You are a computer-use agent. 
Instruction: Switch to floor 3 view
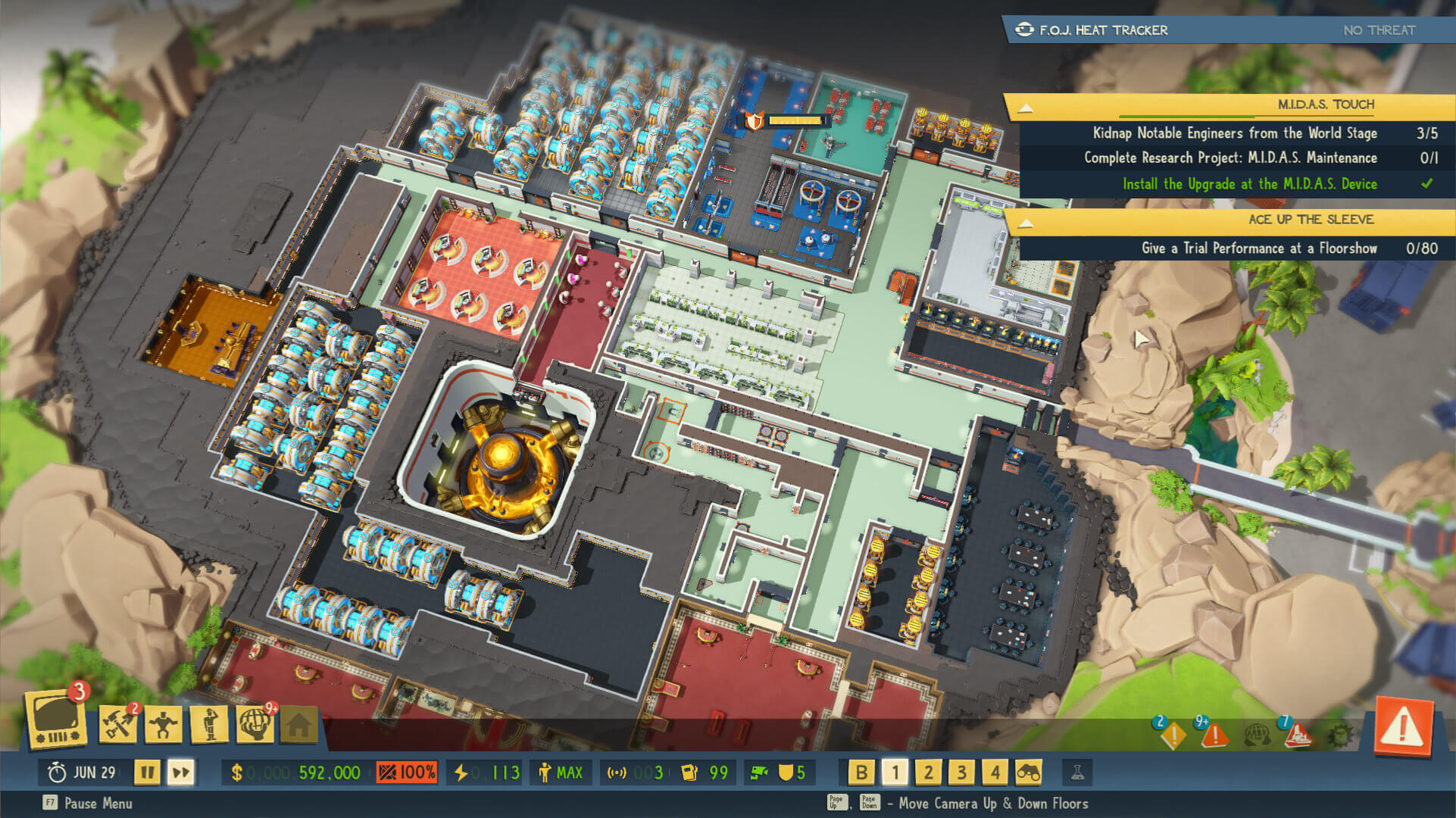(x=961, y=772)
